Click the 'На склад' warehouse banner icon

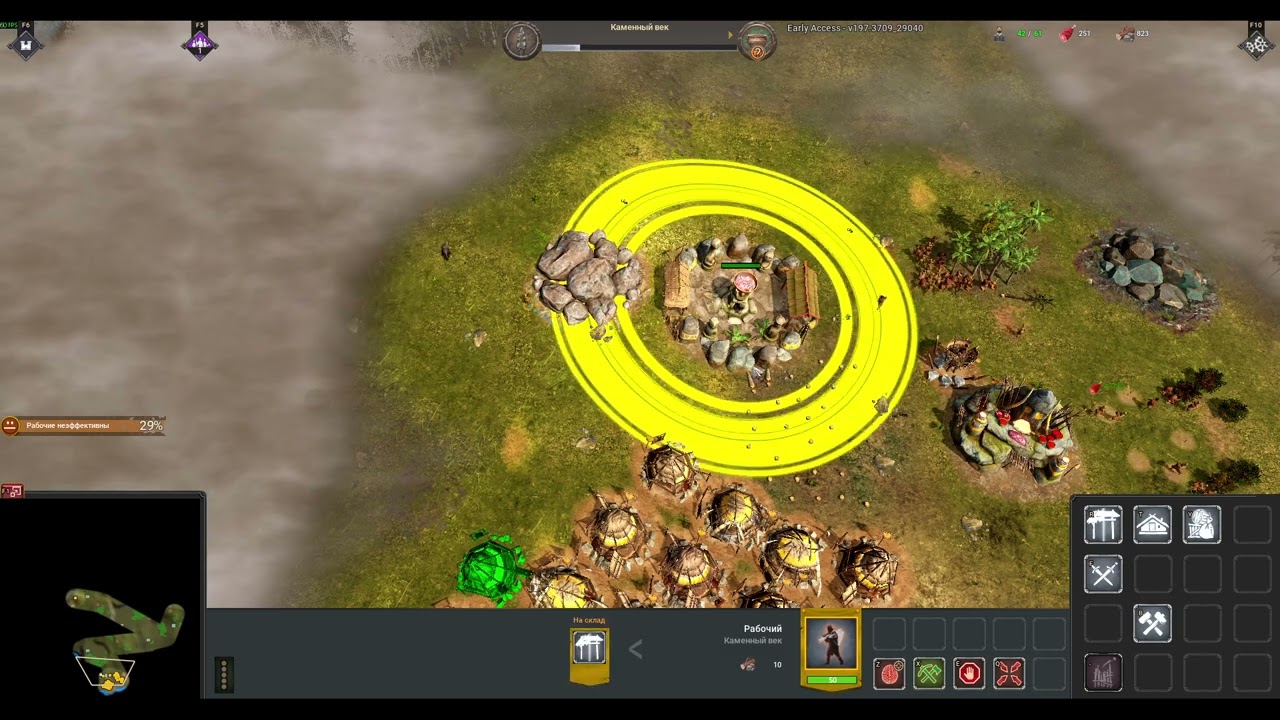pos(589,650)
